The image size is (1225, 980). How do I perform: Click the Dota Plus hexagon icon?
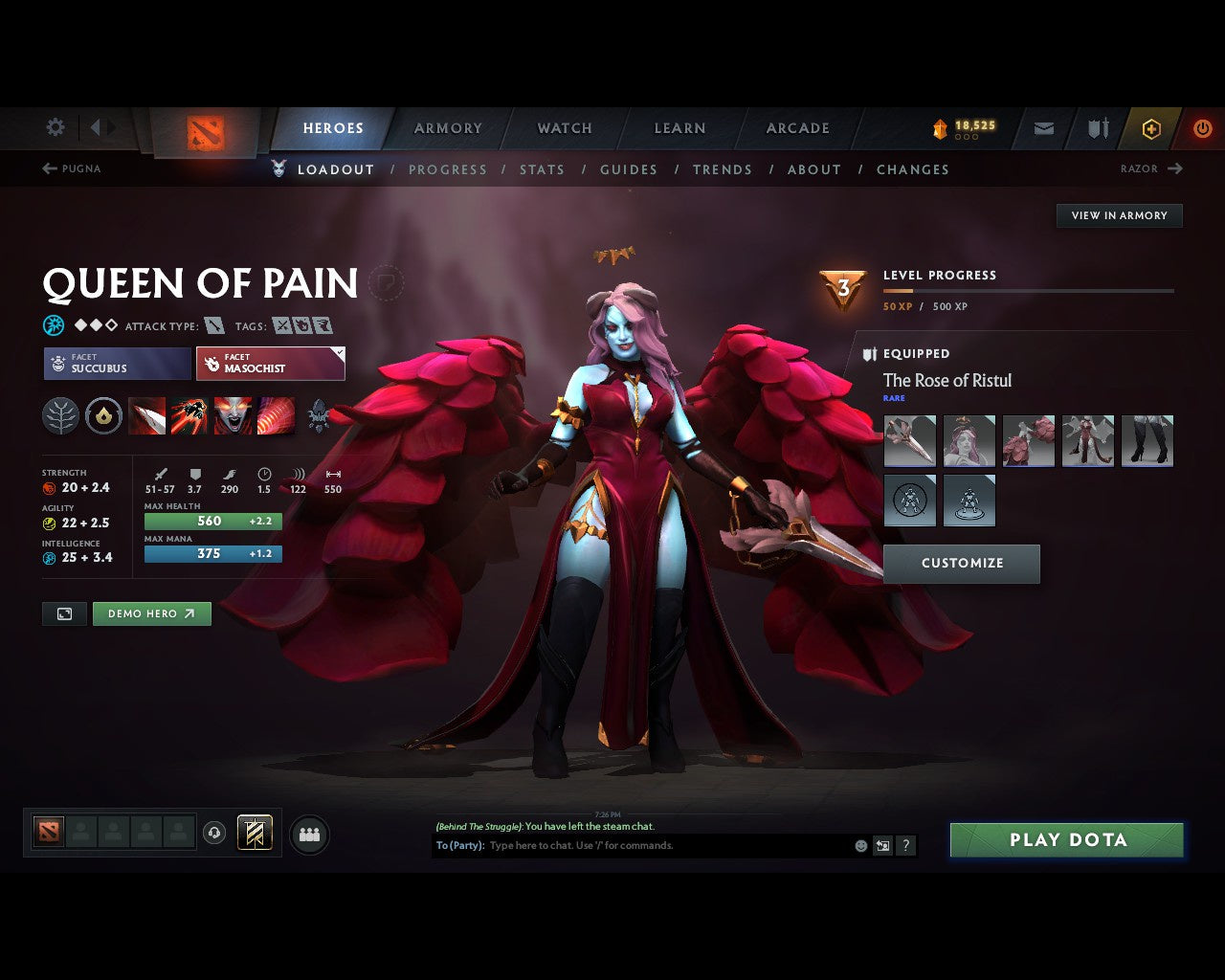point(1151,128)
